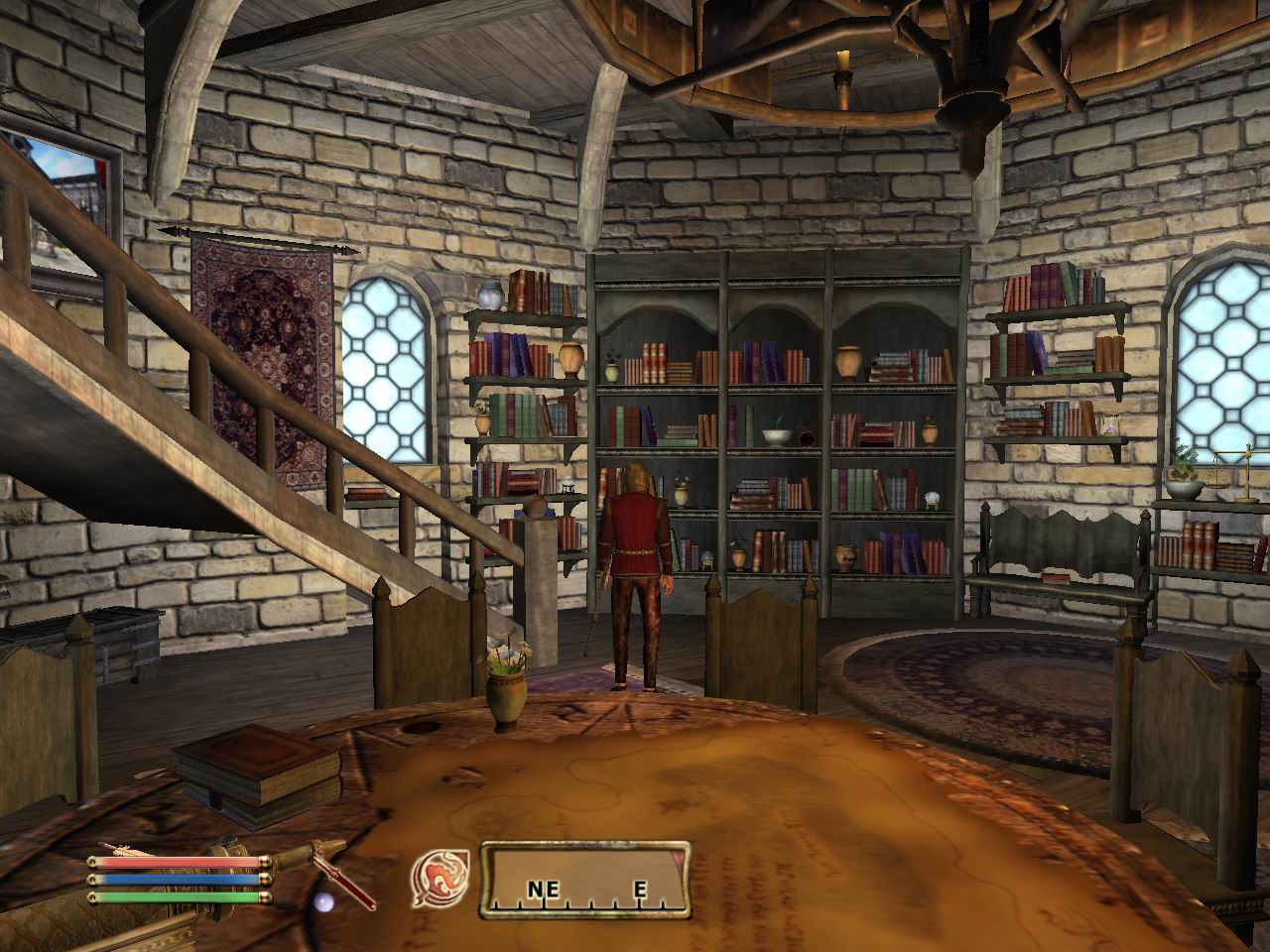
Task: Select the red flame spell icon
Action: [435, 876]
